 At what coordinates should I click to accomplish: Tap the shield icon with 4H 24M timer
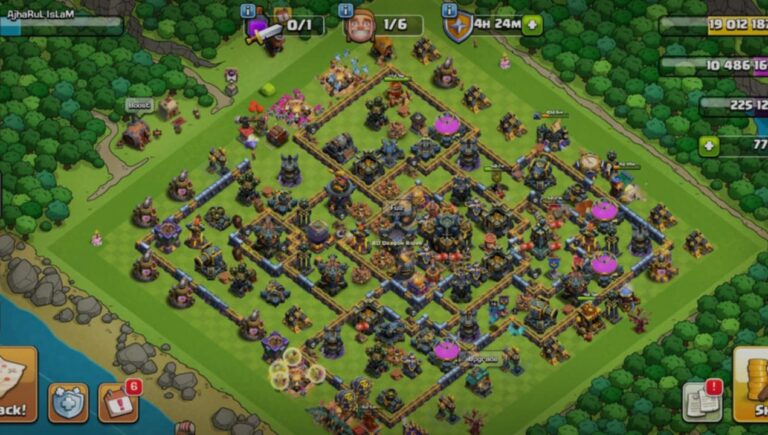click(x=457, y=27)
